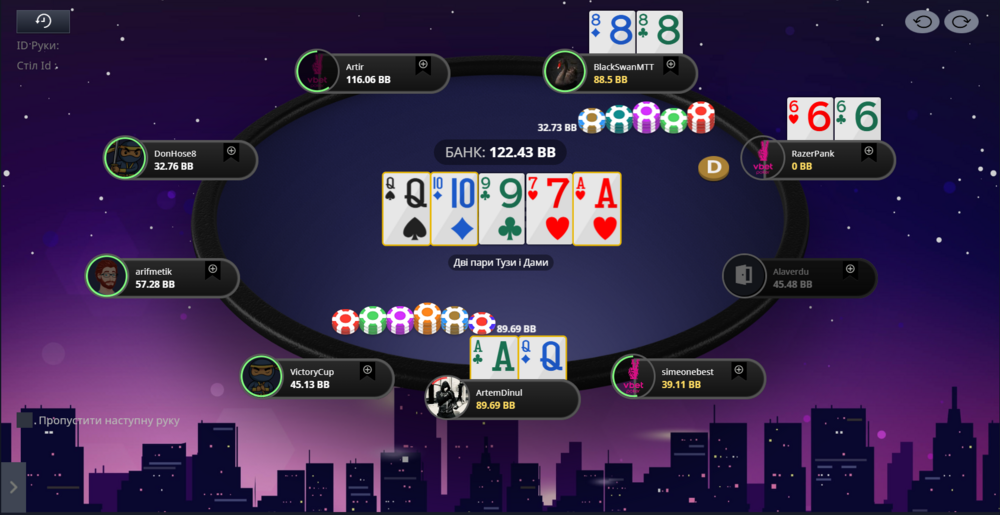Tick the "Пропустити наступну руку" checkbox
This screenshot has height=515, width=1000.
(26, 420)
